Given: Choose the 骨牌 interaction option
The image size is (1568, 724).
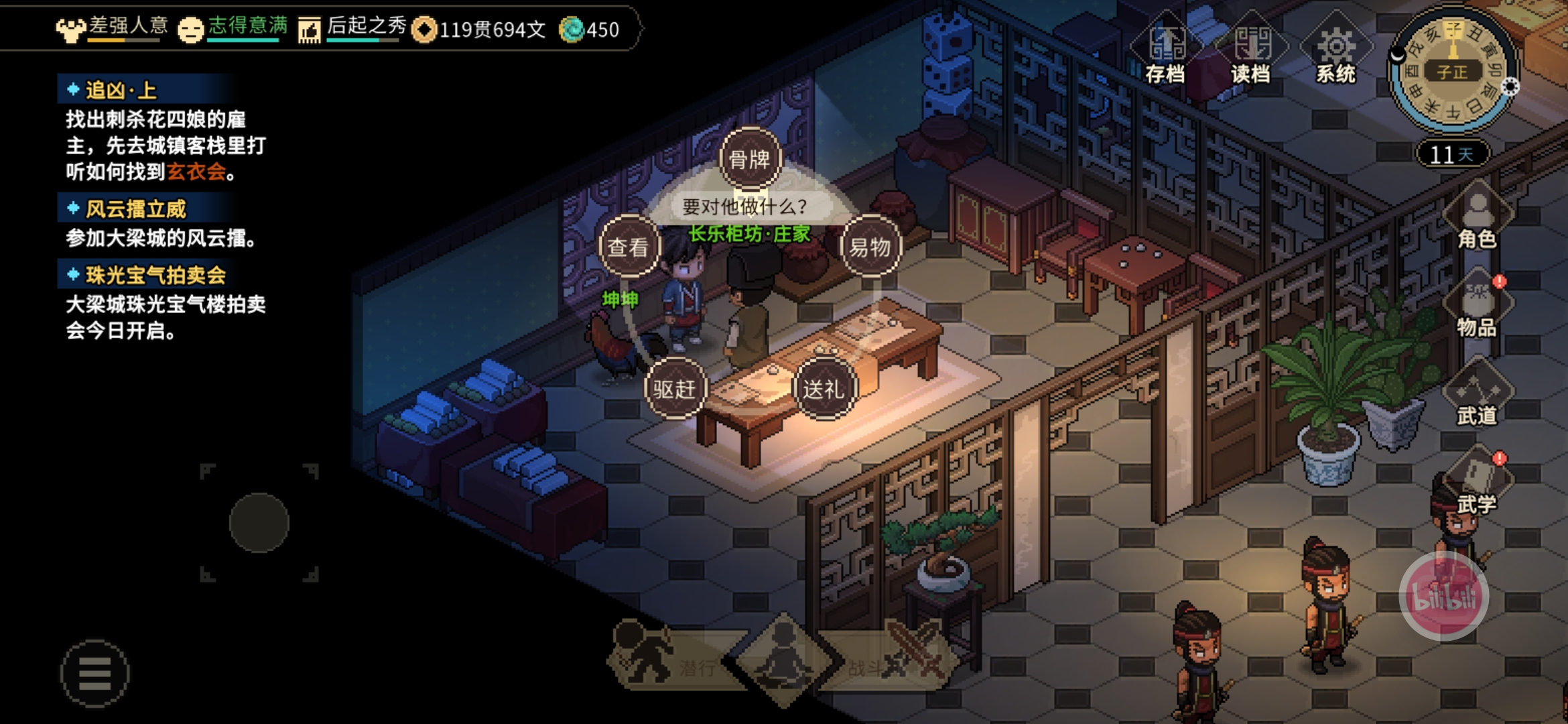Looking at the screenshot, I should [750, 160].
